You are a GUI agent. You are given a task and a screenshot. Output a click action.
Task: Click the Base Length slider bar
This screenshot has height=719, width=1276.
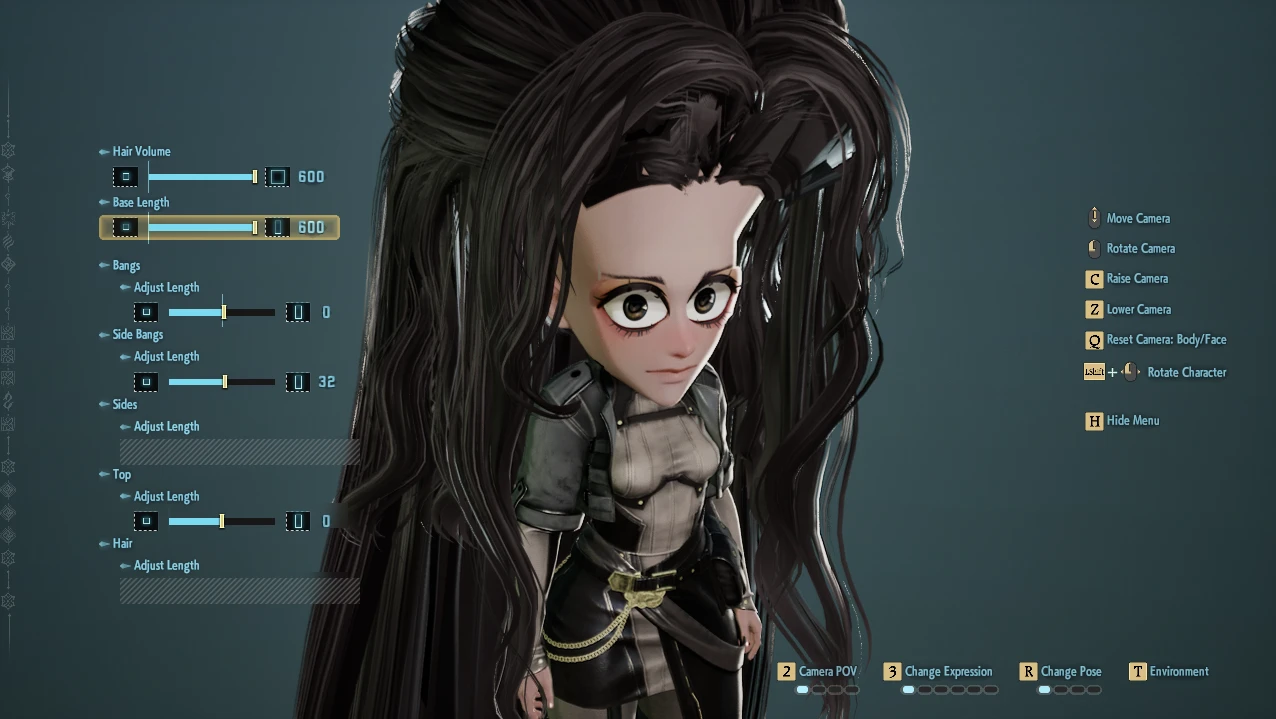202,227
